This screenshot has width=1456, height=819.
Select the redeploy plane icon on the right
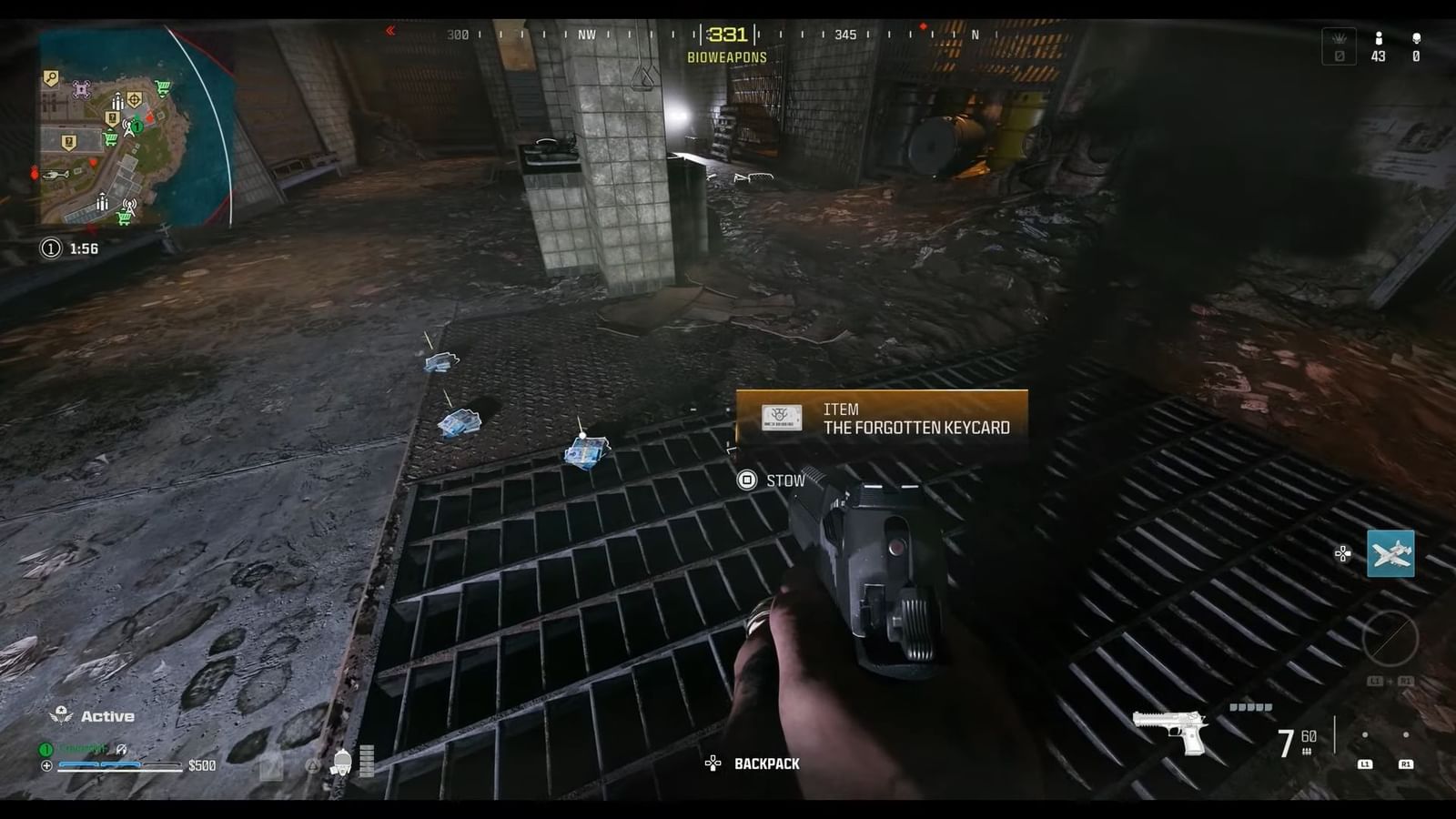click(1391, 554)
